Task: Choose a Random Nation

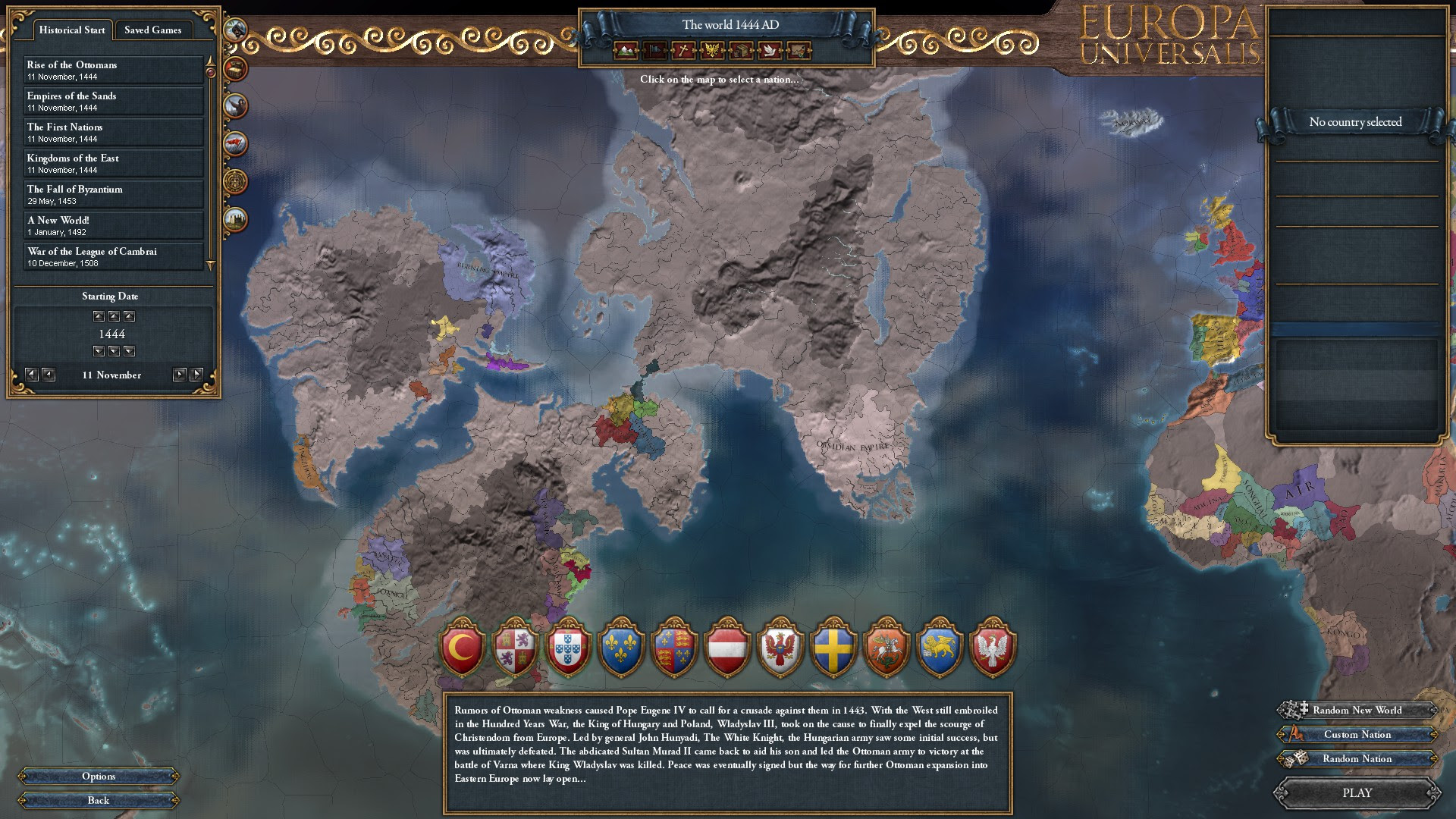Action: tap(1357, 759)
